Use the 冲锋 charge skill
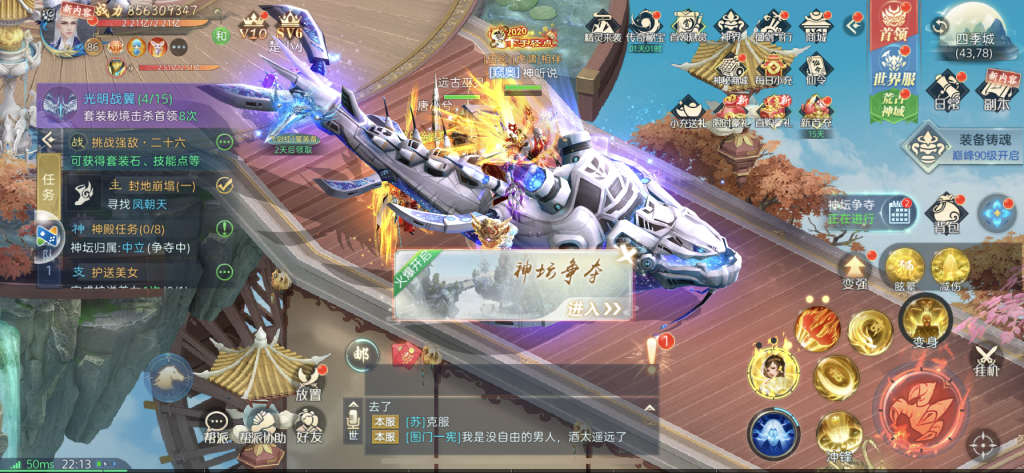Screen dimensions: 1024x473 [x=839, y=436]
